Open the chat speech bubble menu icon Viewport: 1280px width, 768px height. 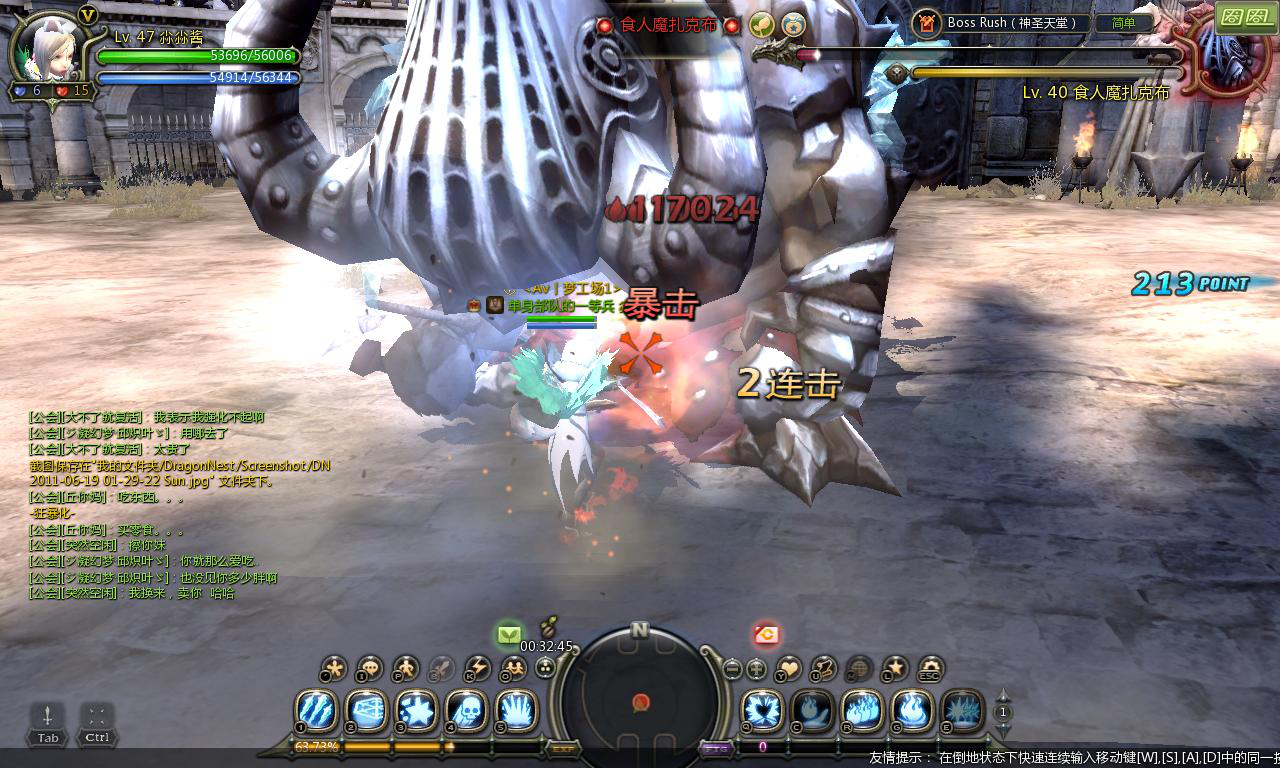[369, 668]
